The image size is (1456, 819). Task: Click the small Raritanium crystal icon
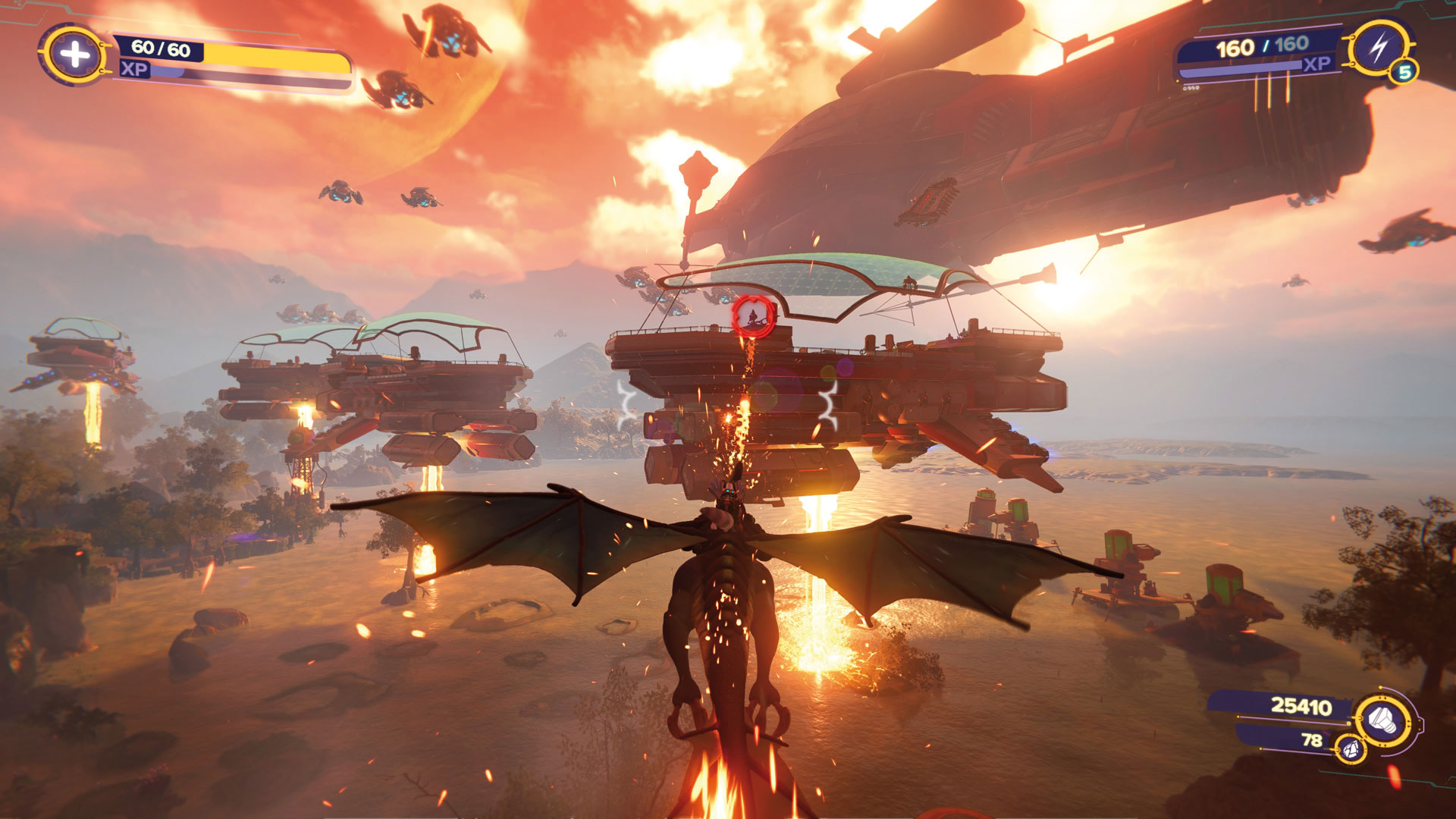[1351, 749]
